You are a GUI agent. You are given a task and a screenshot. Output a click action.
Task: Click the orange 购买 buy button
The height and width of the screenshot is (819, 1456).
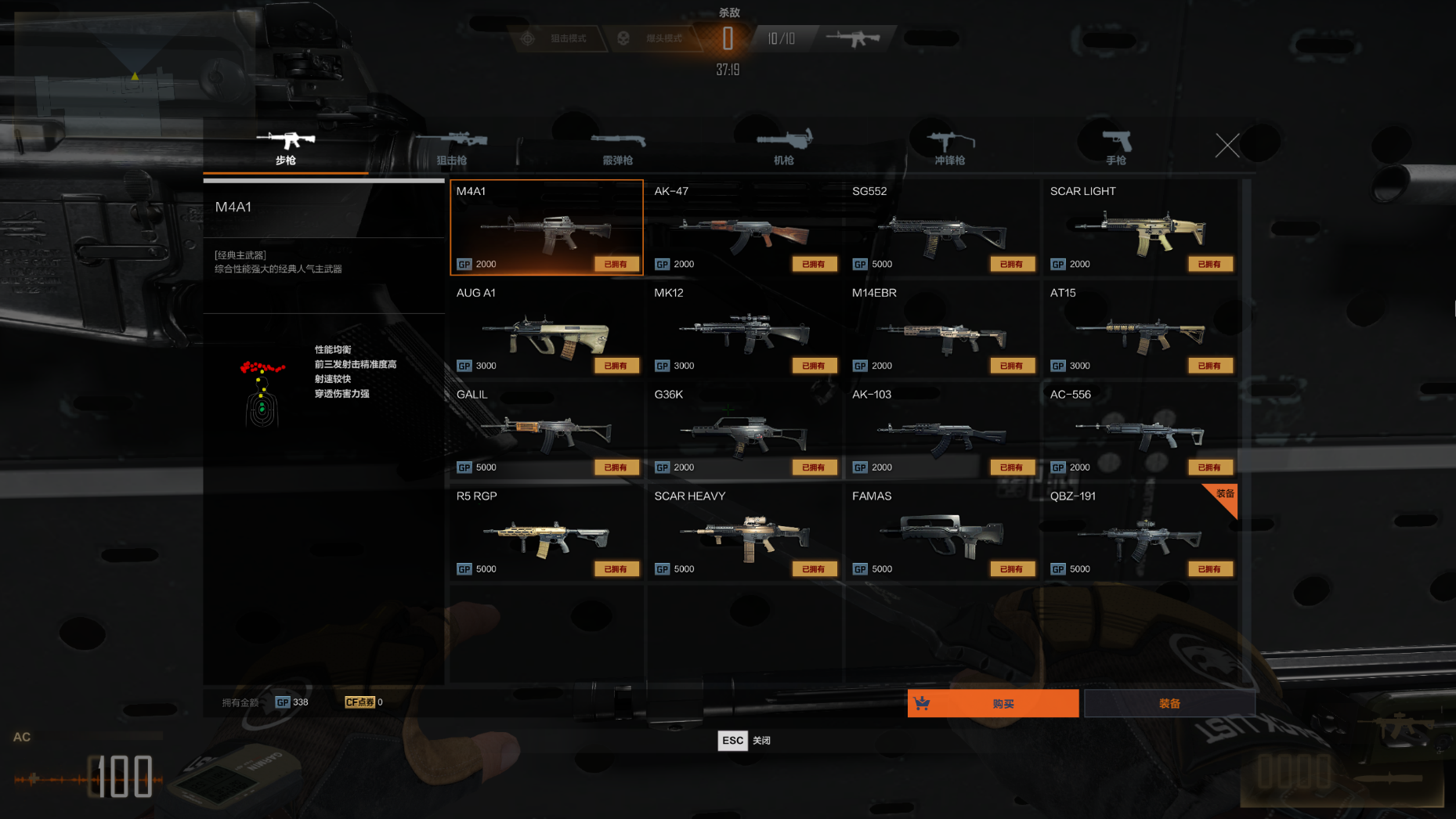pyautogui.click(x=993, y=703)
